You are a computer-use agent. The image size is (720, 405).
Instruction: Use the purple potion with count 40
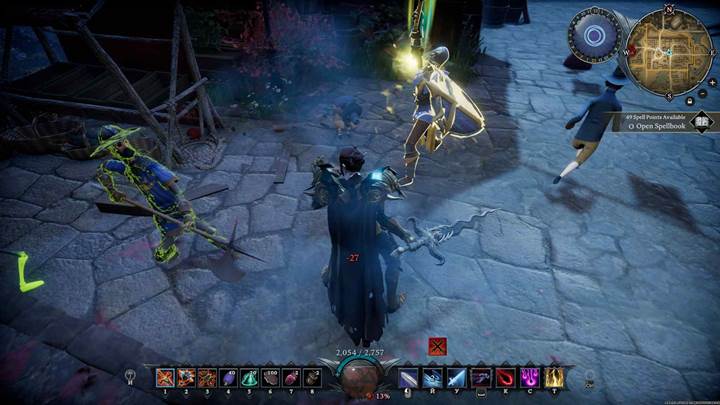click(228, 378)
